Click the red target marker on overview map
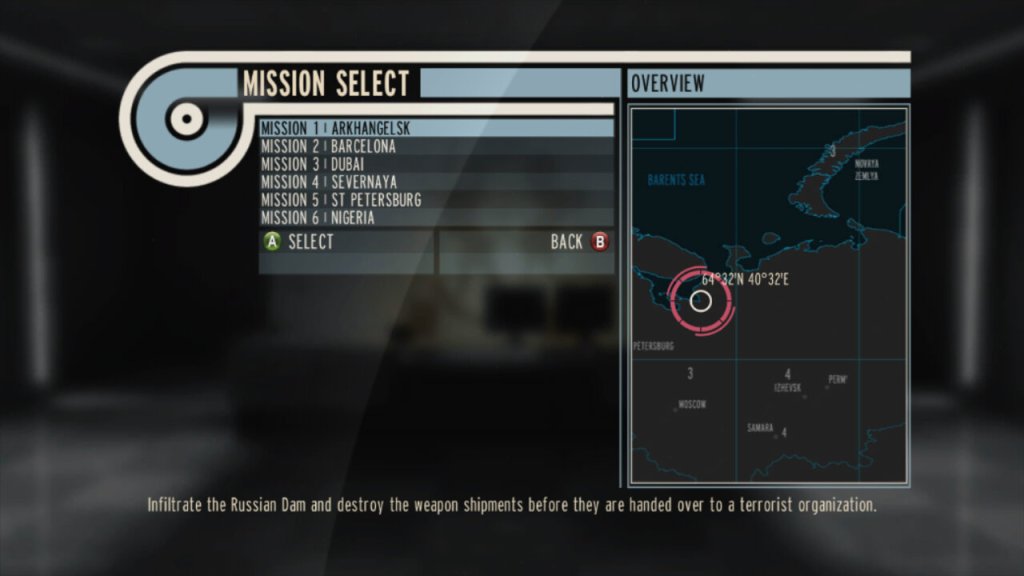1024x576 pixels. 701,300
